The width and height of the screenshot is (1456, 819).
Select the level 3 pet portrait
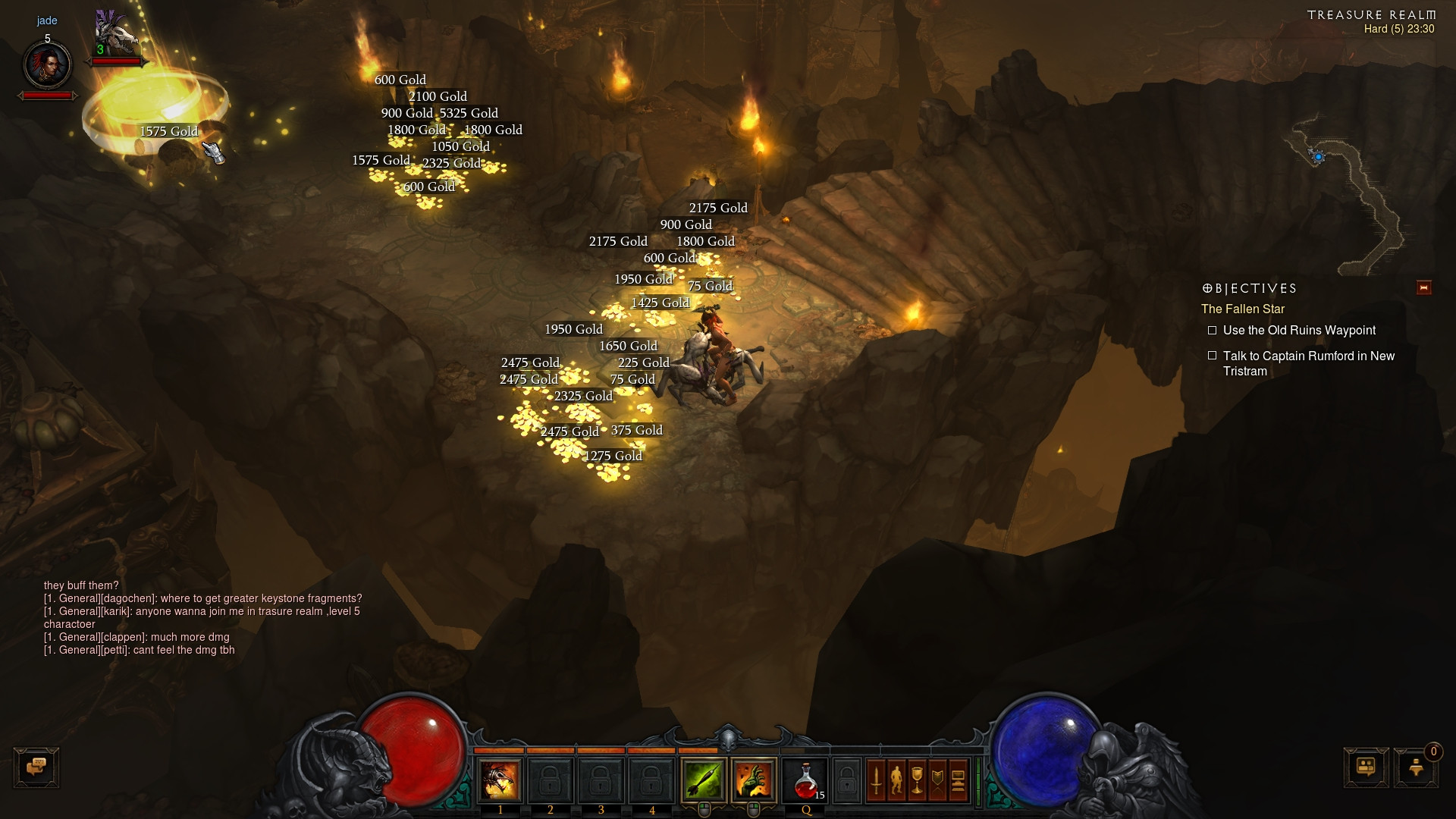[x=115, y=34]
